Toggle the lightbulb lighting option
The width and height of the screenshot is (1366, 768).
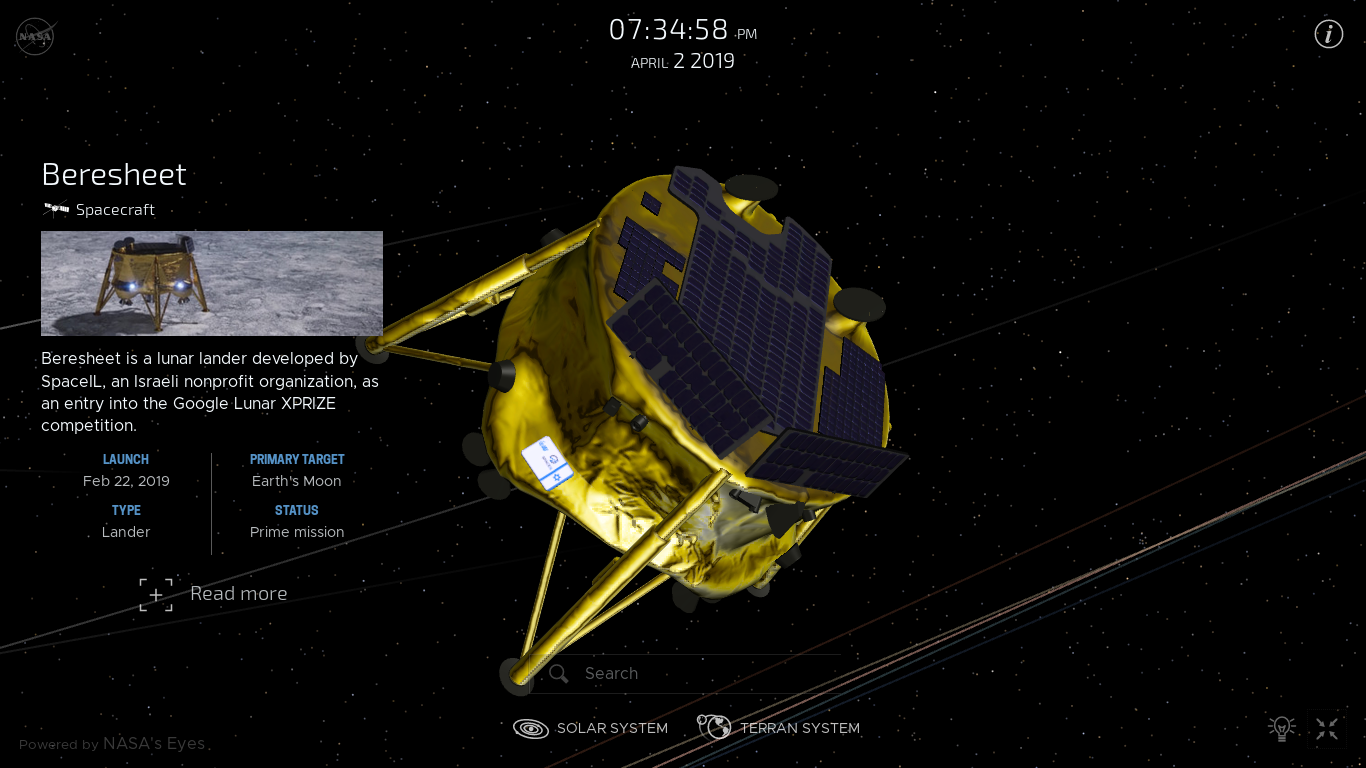tap(1281, 729)
